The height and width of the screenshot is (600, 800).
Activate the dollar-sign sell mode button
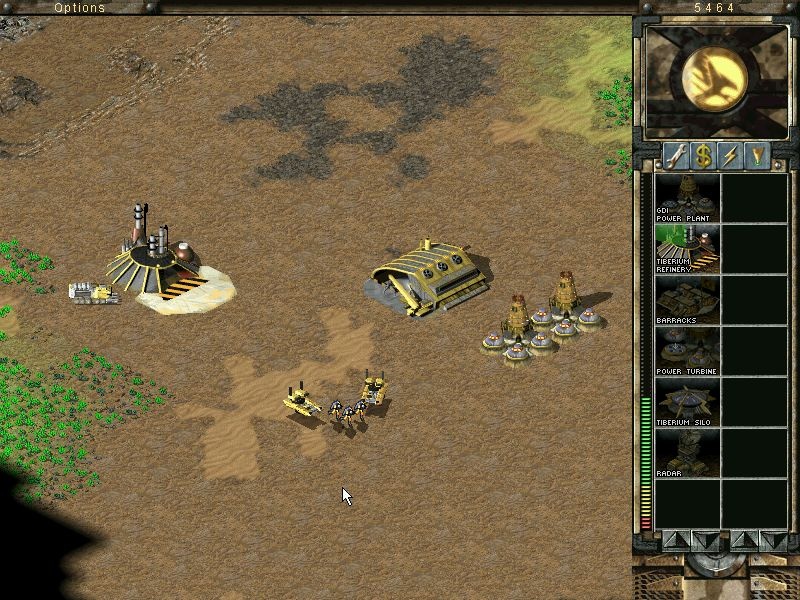704,156
